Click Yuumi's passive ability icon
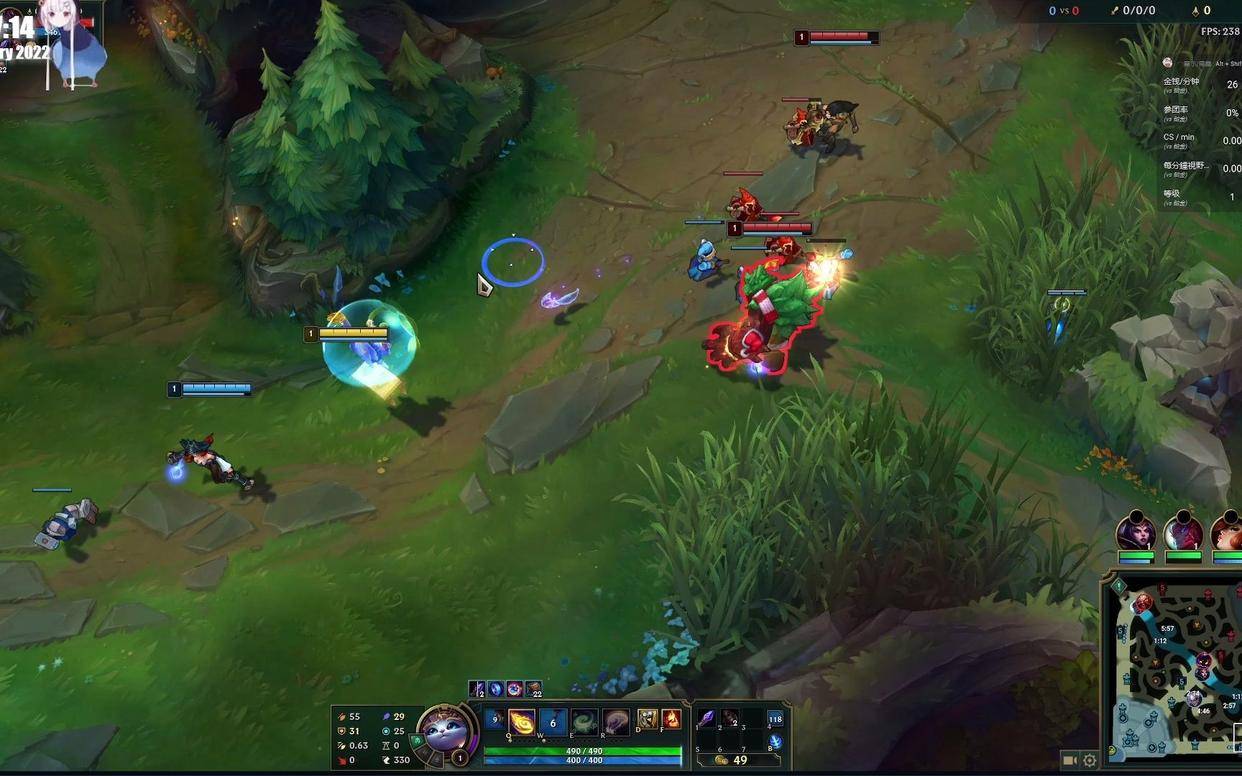The image size is (1242, 776). pos(494,719)
